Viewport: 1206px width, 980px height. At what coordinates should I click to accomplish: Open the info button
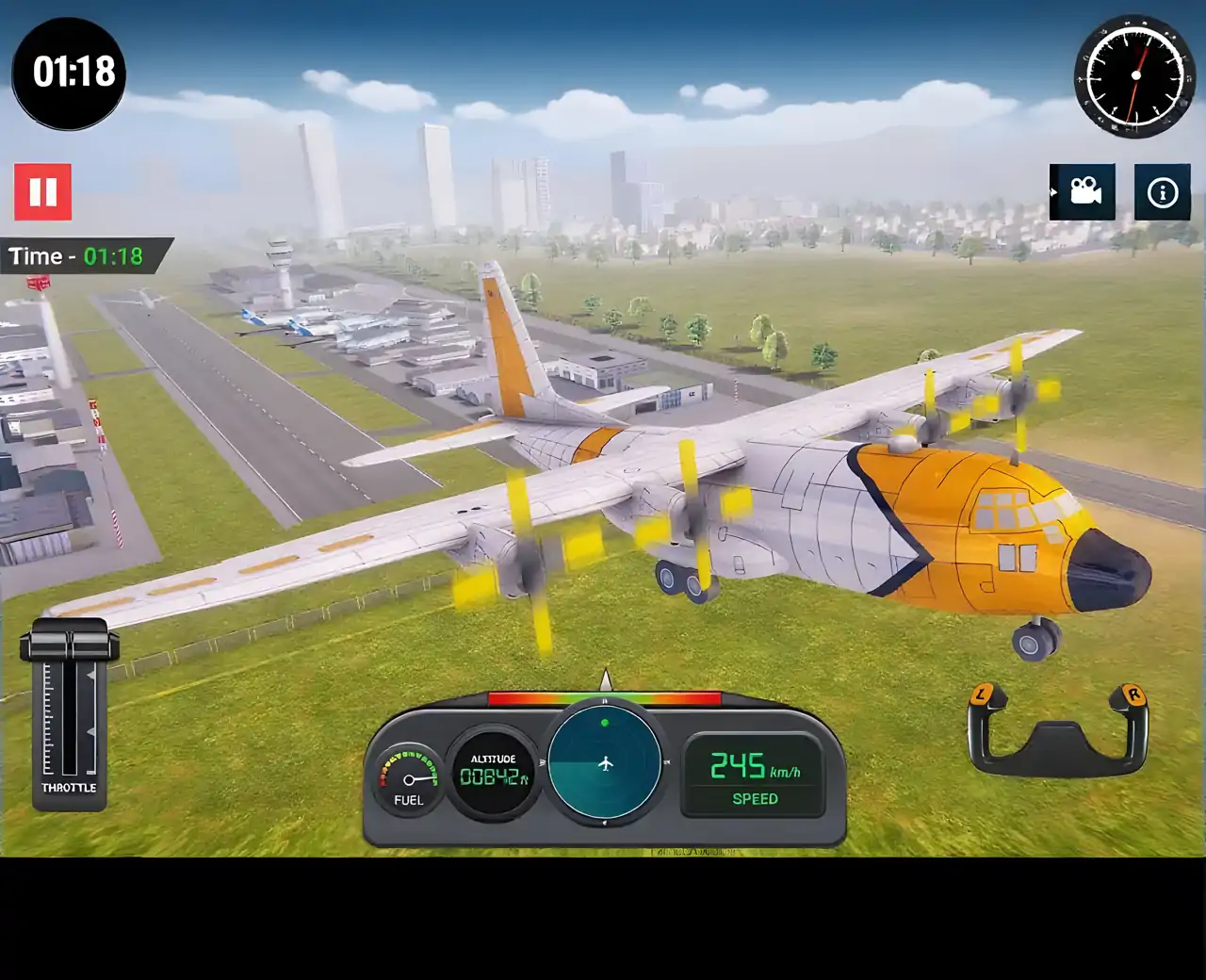[x=1162, y=192]
